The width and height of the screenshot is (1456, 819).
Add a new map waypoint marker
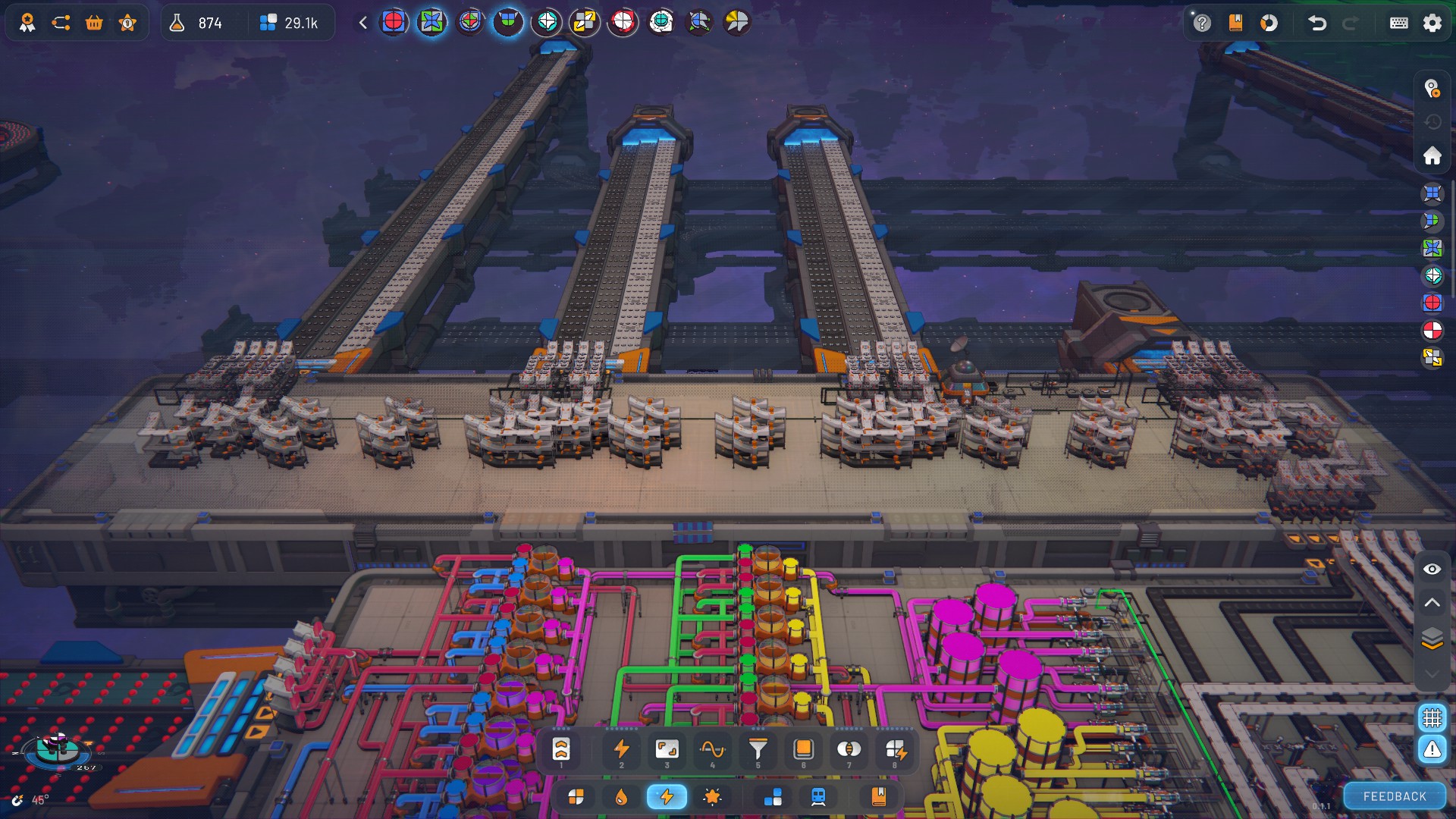(x=1432, y=89)
